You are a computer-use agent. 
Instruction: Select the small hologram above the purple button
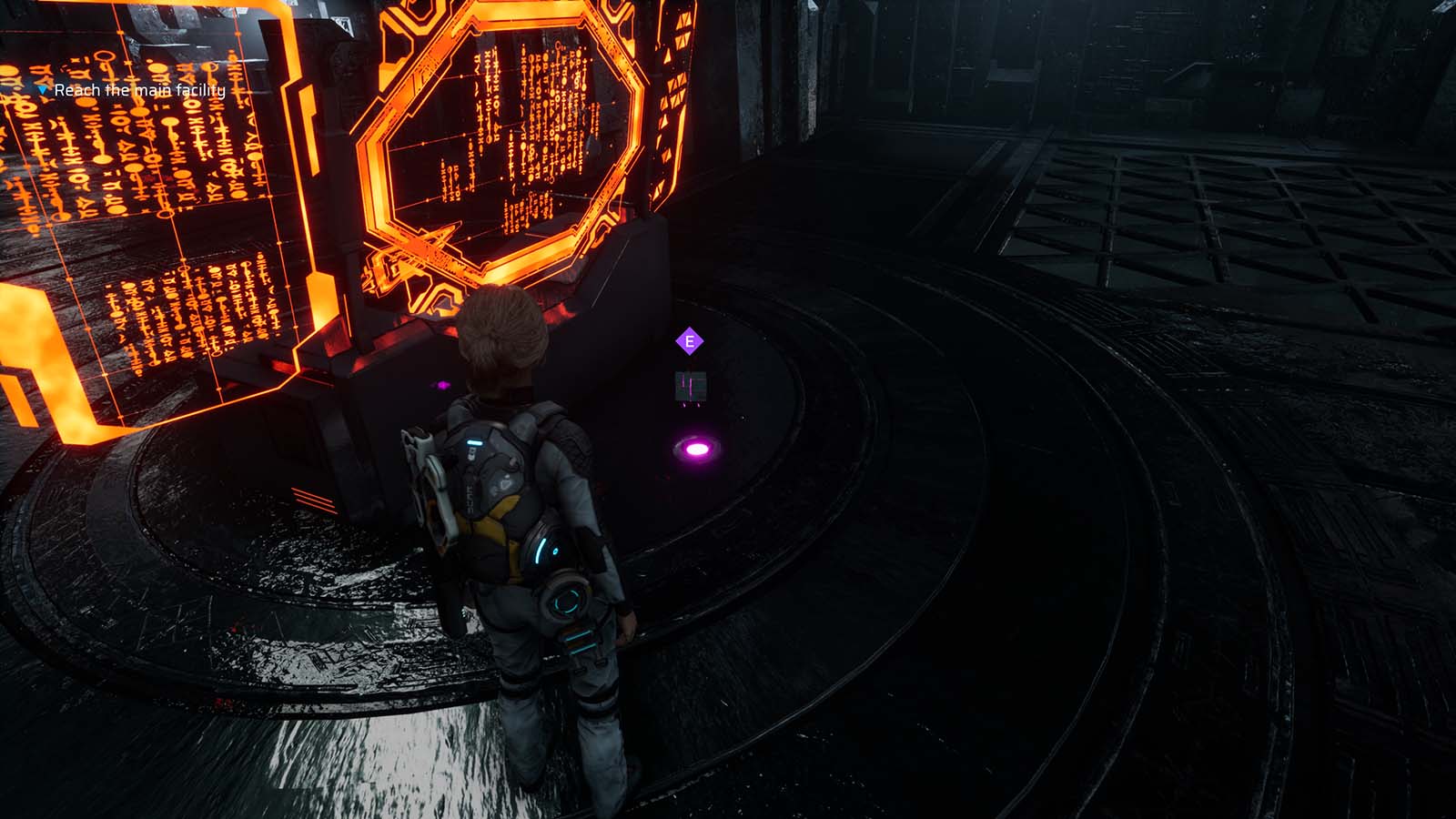tap(690, 385)
